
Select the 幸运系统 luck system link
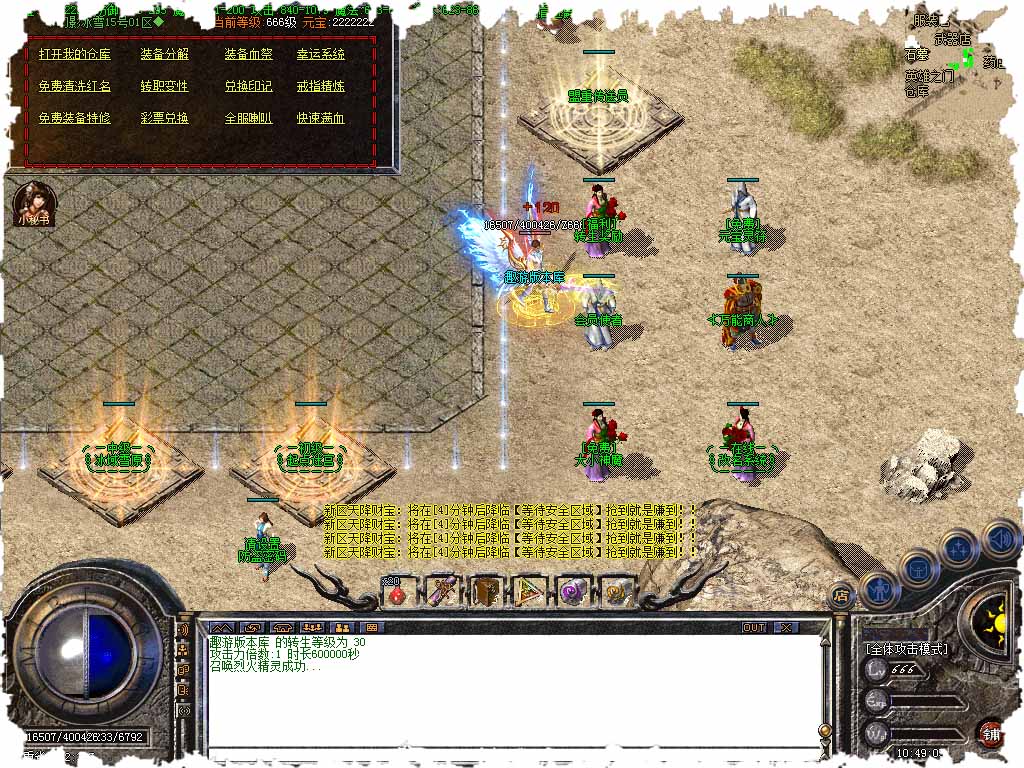coord(320,54)
